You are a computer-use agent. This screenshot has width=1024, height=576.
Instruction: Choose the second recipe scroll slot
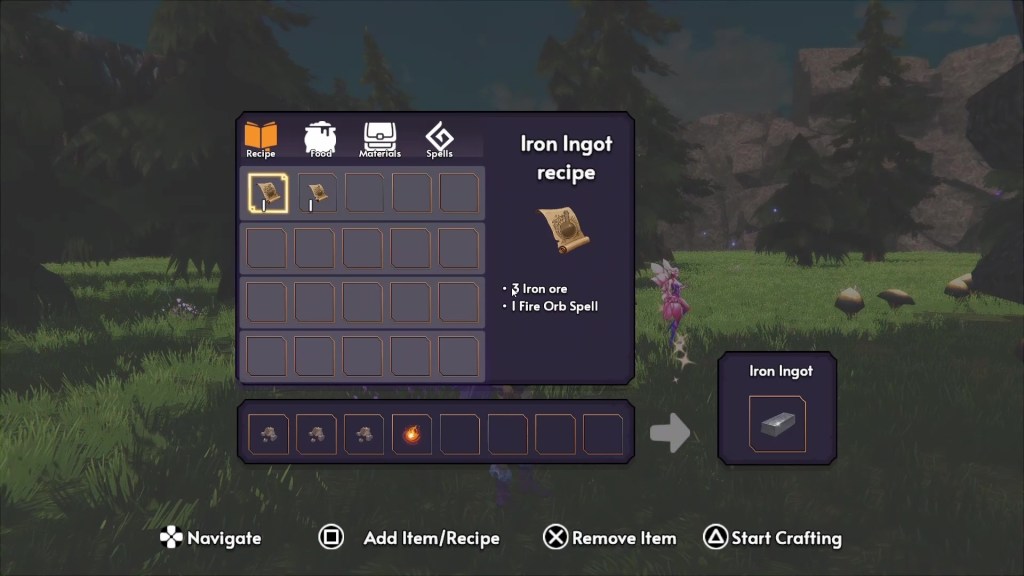pyautogui.click(x=315, y=193)
